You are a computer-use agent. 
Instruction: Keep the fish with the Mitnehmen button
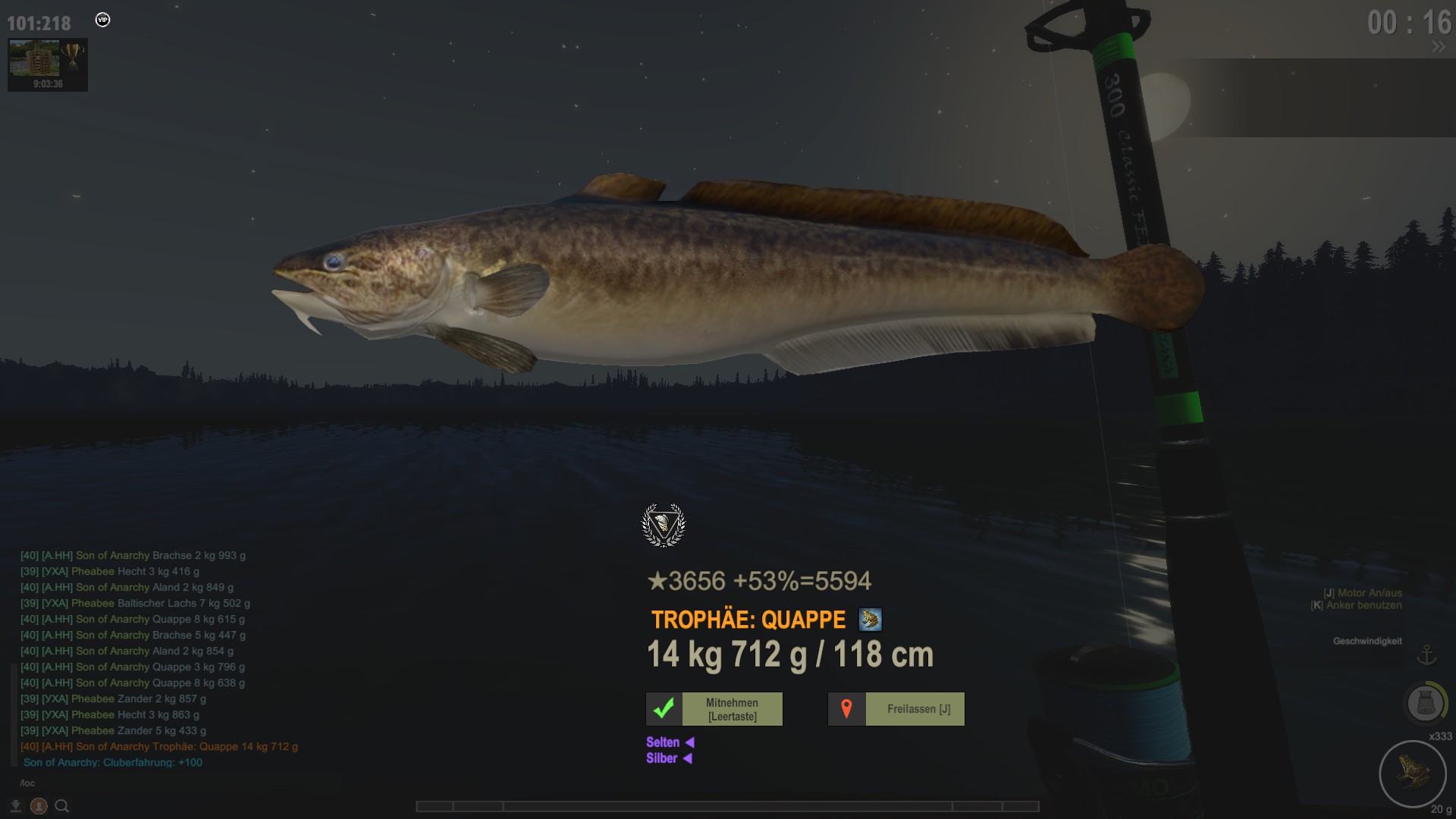coord(714,709)
